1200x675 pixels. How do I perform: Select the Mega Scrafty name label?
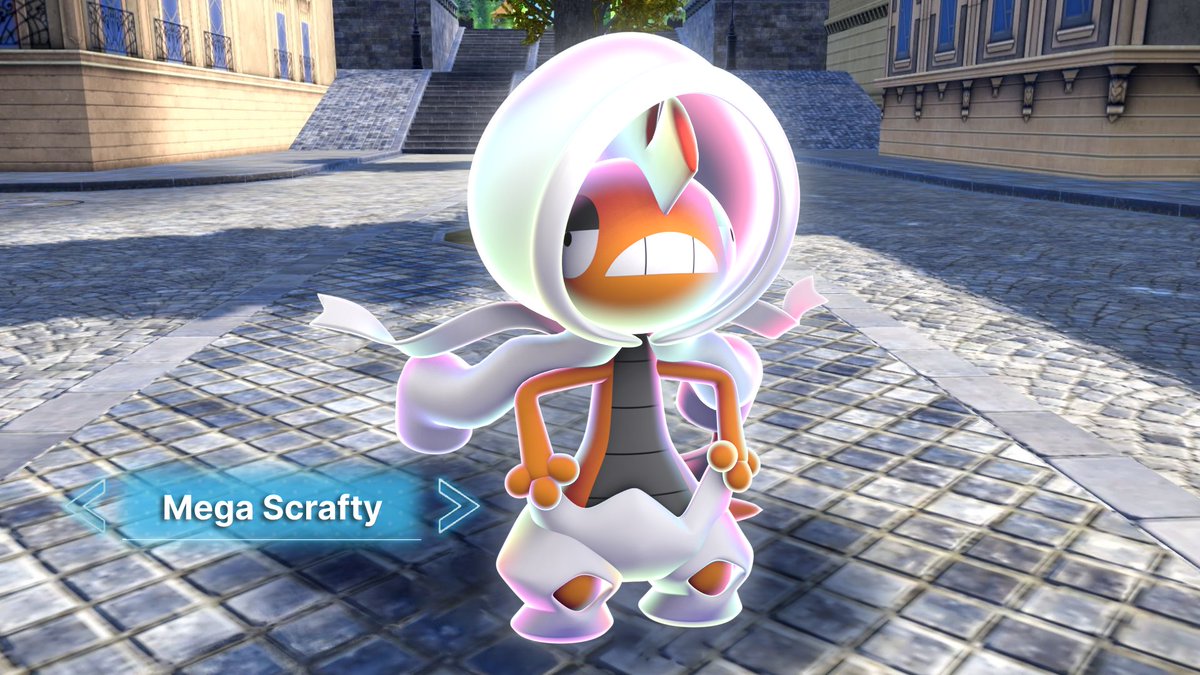click(x=272, y=508)
